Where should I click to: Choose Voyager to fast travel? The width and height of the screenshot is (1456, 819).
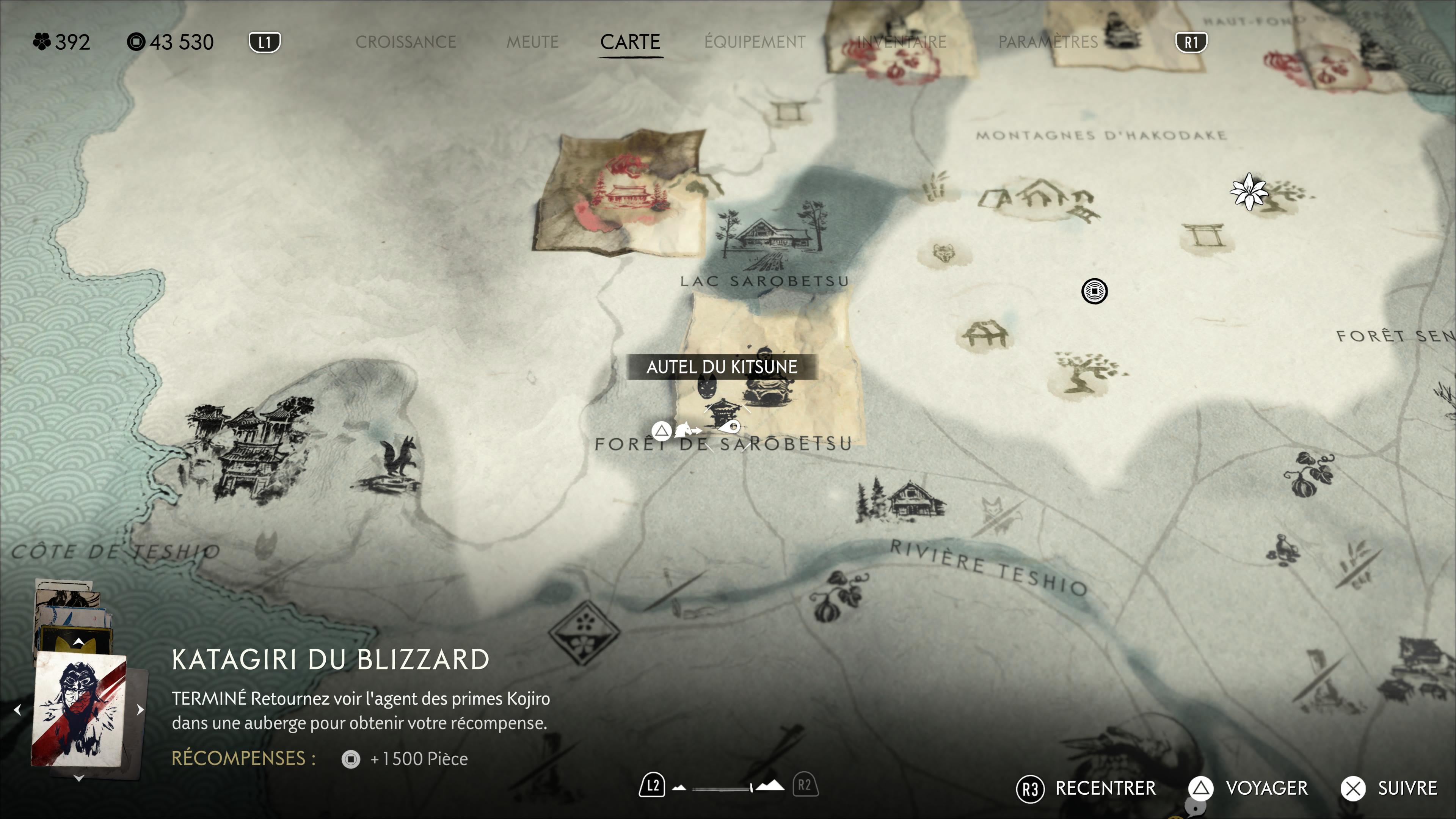point(1248,788)
